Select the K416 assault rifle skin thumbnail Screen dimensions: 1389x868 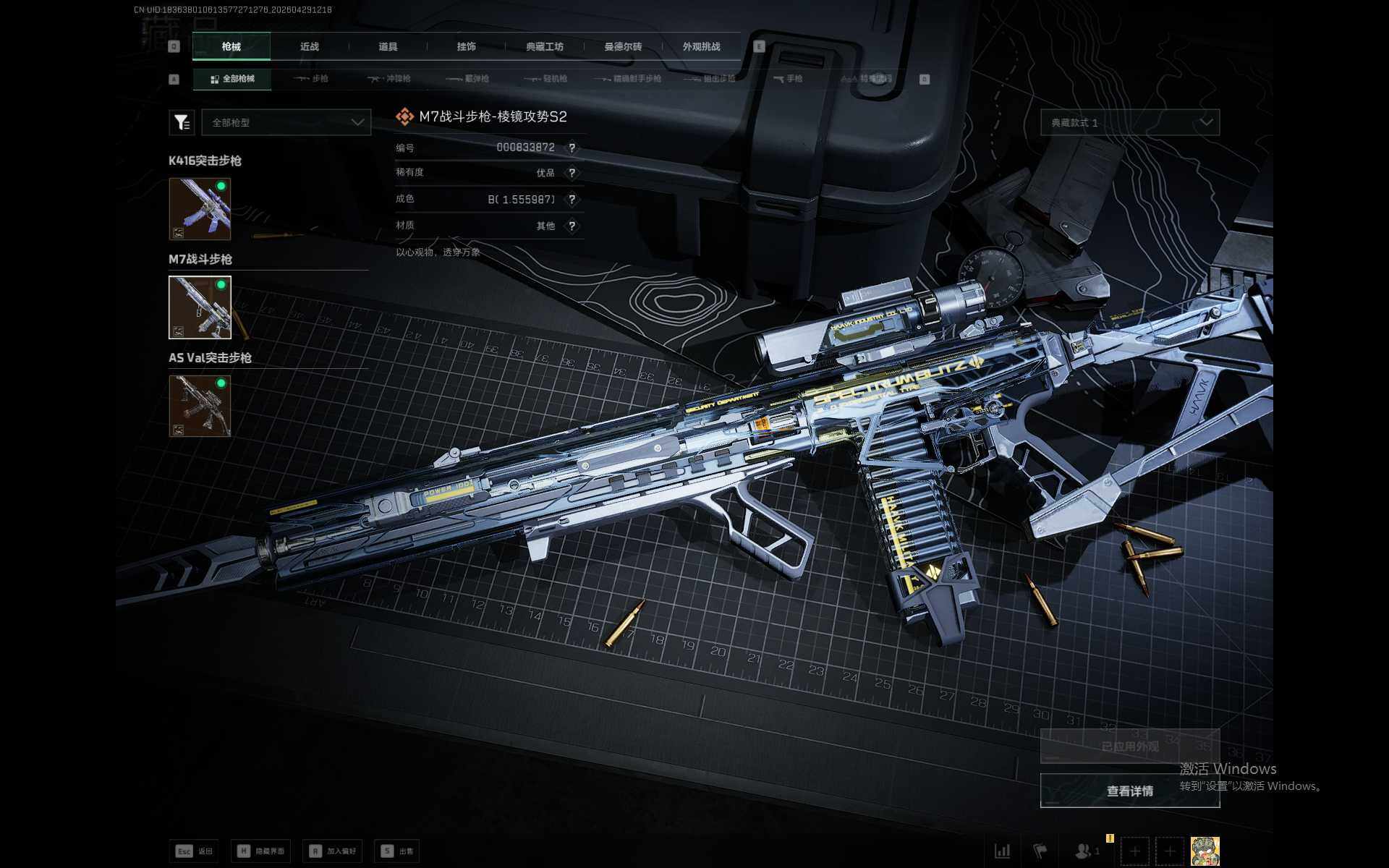click(x=200, y=209)
